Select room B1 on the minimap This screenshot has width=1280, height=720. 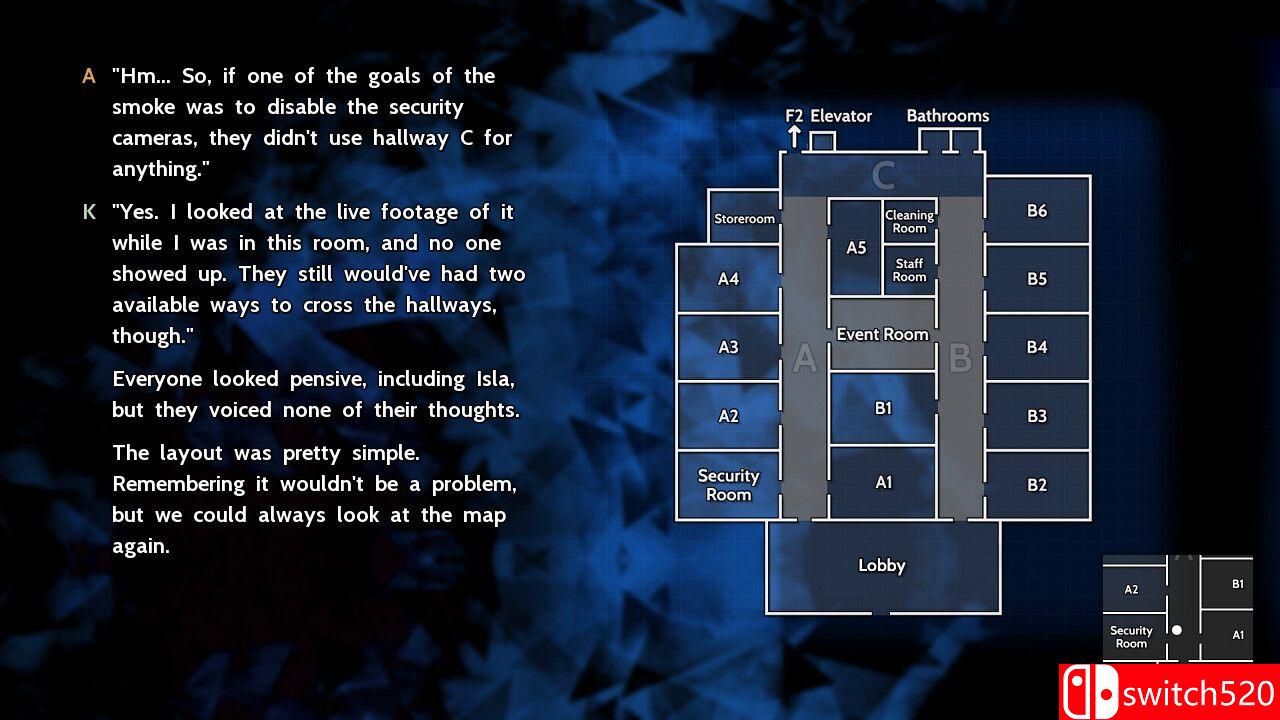[1236, 582]
